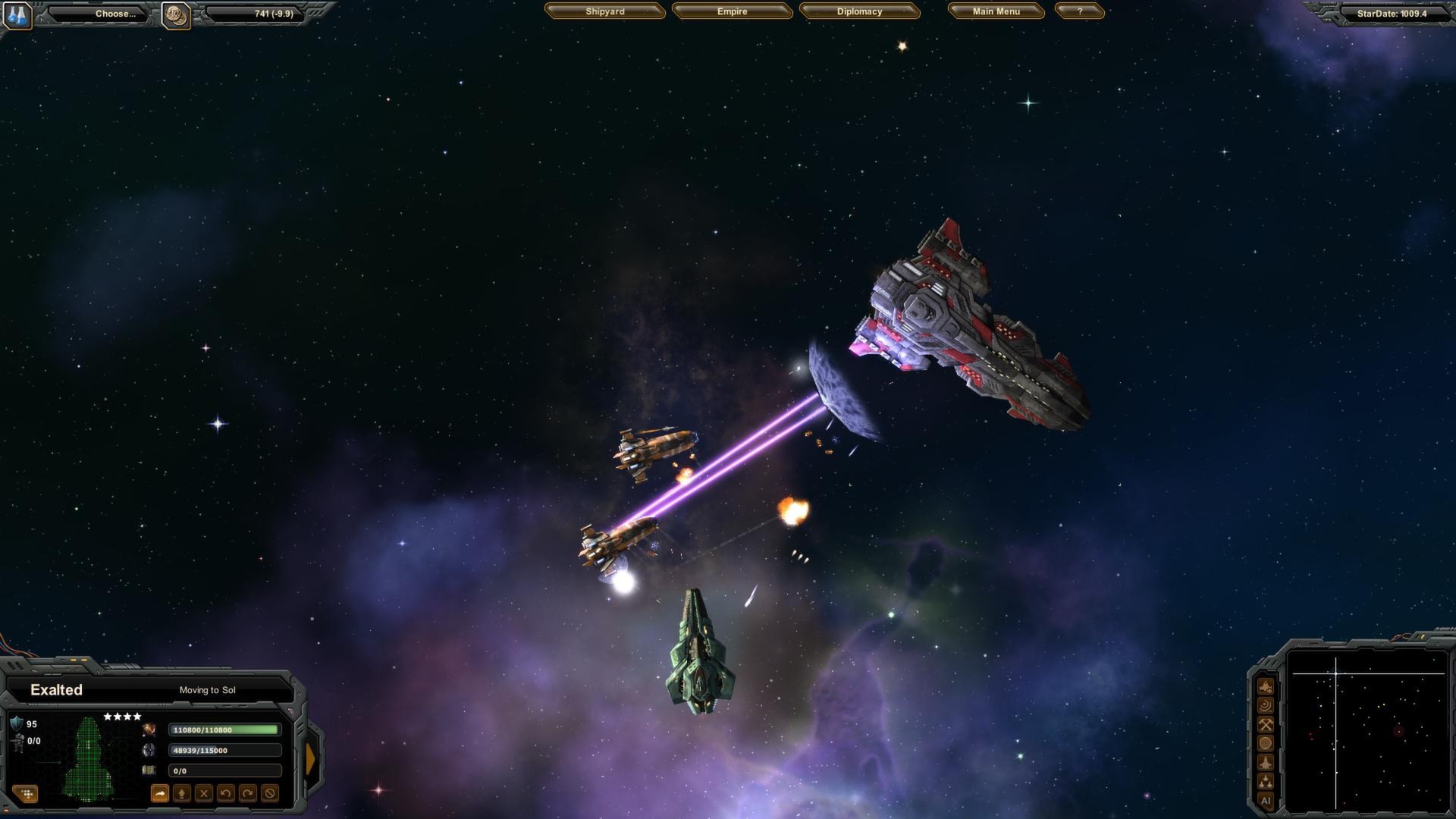This screenshot has height=819, width=1456.
Task: Open the Diplomacy menu
Action: [859, 11]
